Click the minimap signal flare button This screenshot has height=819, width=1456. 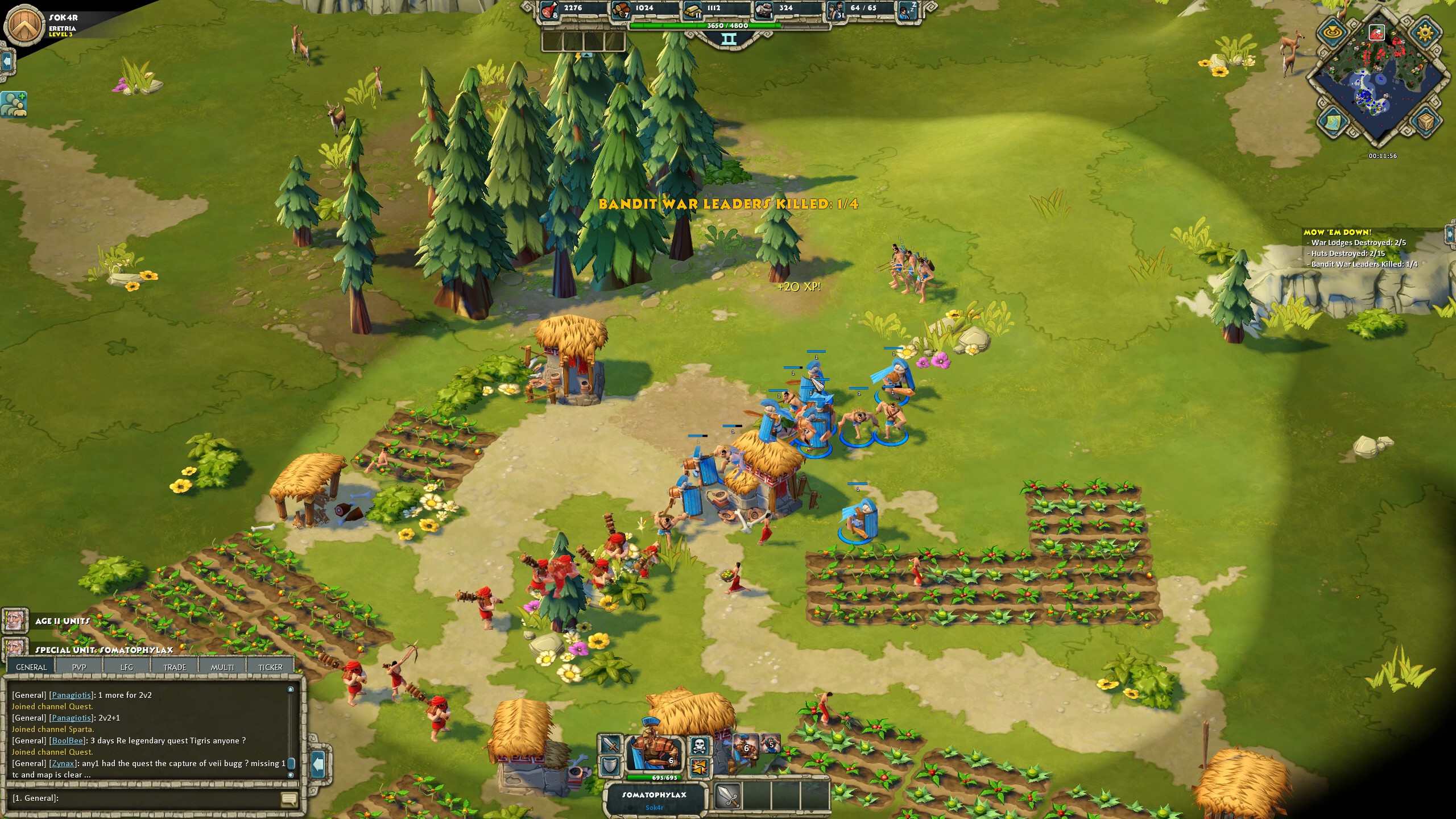click(1334, 33)
